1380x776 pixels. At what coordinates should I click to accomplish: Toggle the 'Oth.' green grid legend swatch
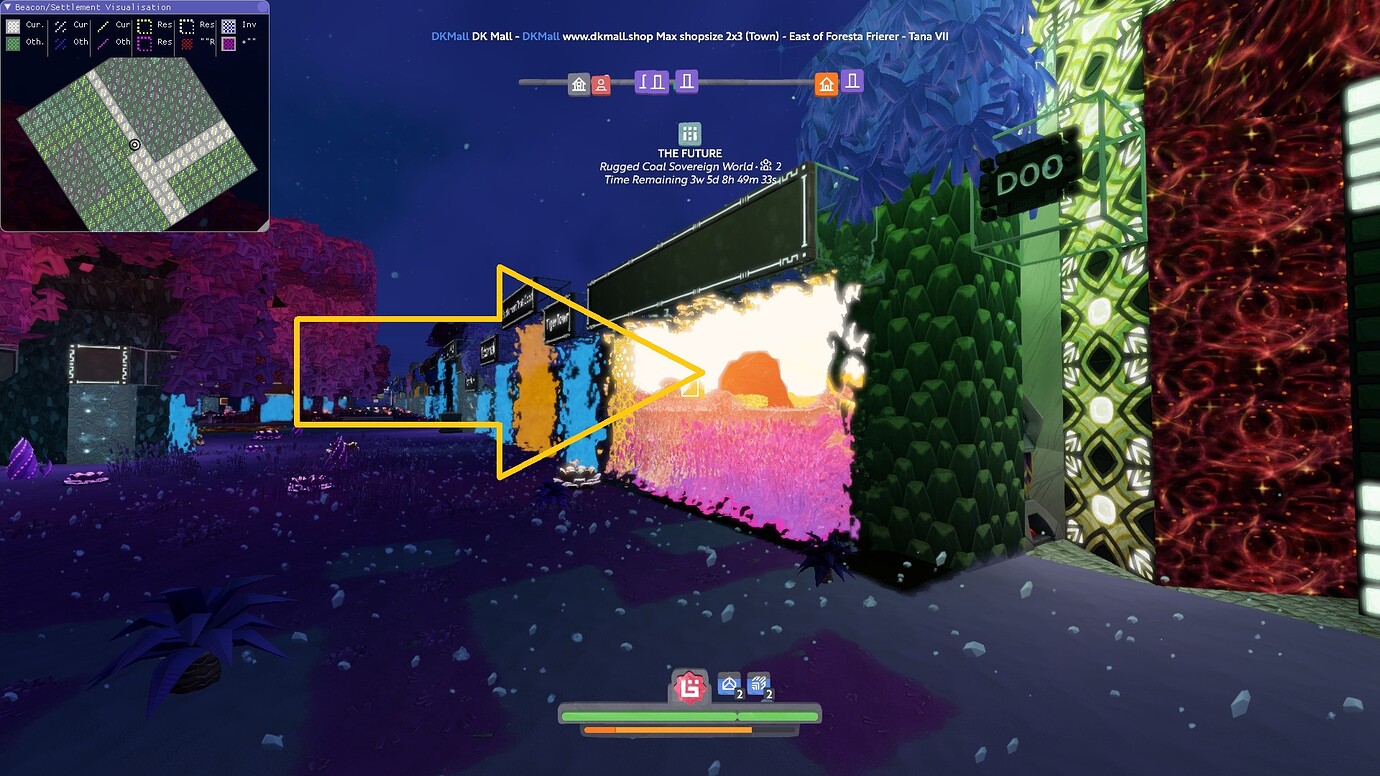click(x=13, y=42)
